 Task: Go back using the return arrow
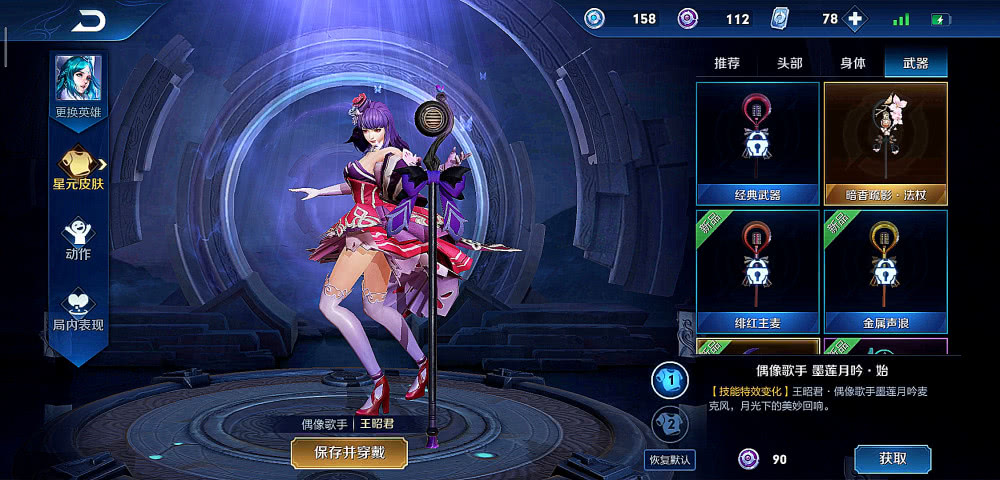(x=88, y=21)
